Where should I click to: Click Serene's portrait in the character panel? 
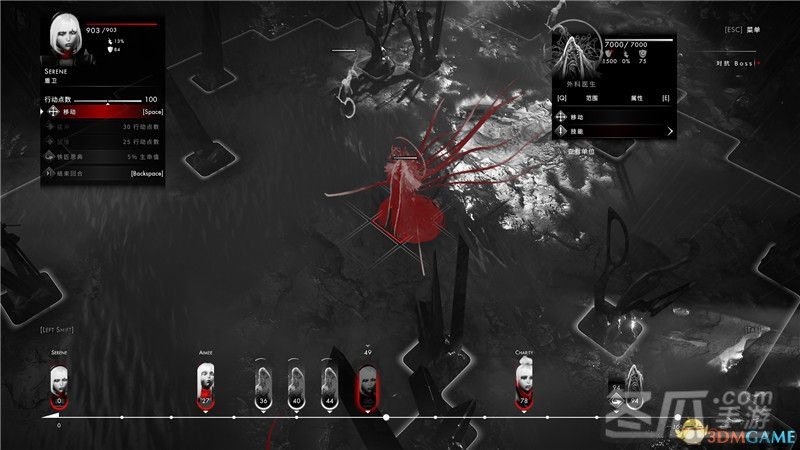[67, 36]
